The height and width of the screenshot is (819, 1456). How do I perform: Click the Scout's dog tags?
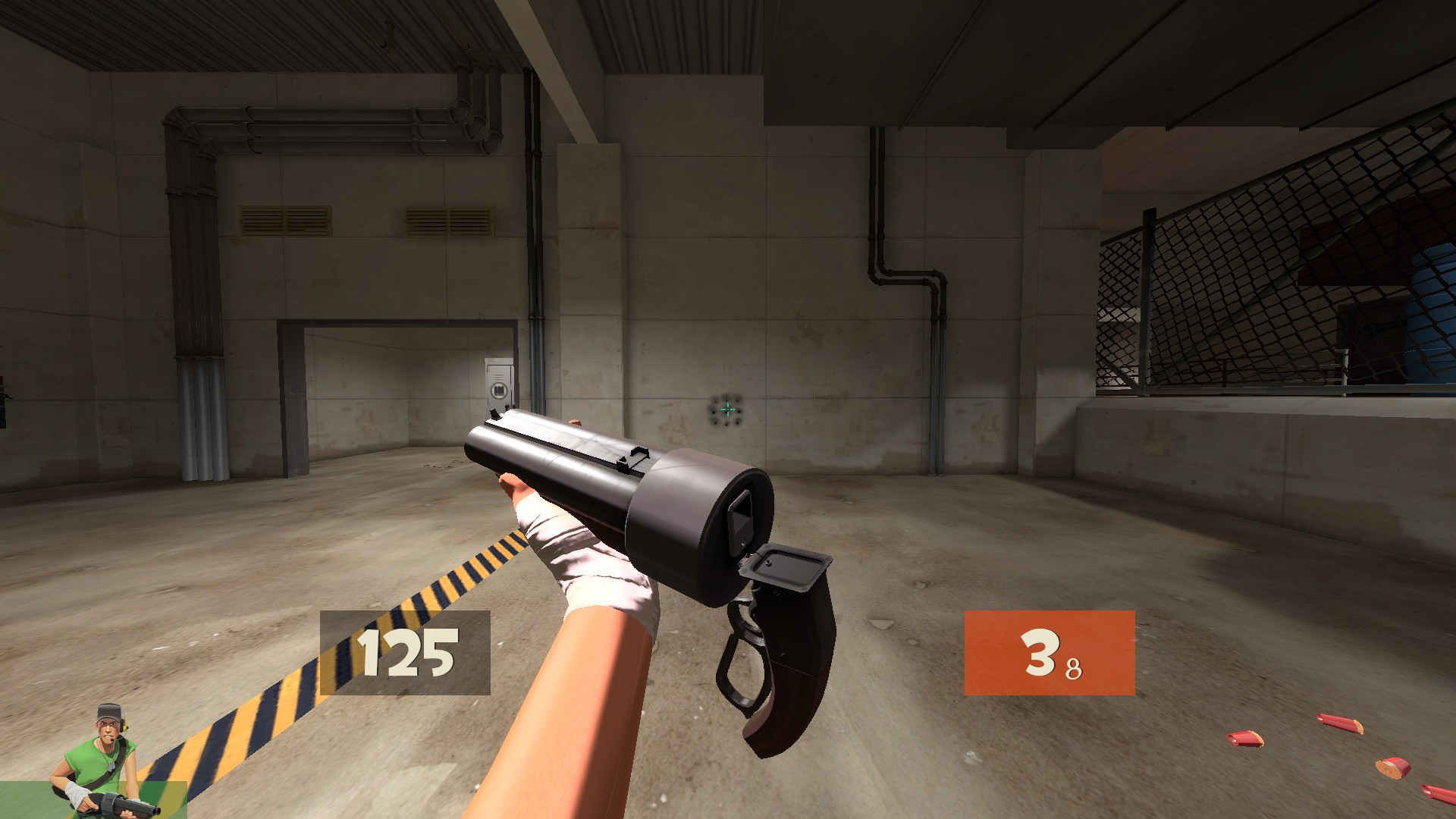tap(110, 764)
